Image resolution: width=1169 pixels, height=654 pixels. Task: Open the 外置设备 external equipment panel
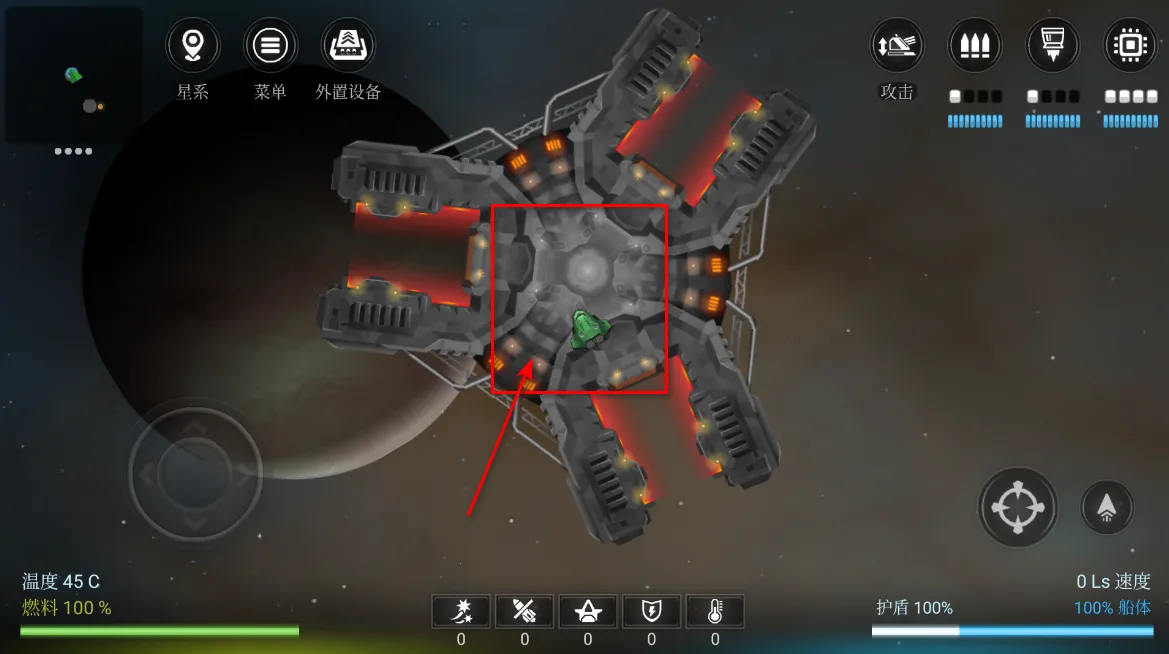348,46
